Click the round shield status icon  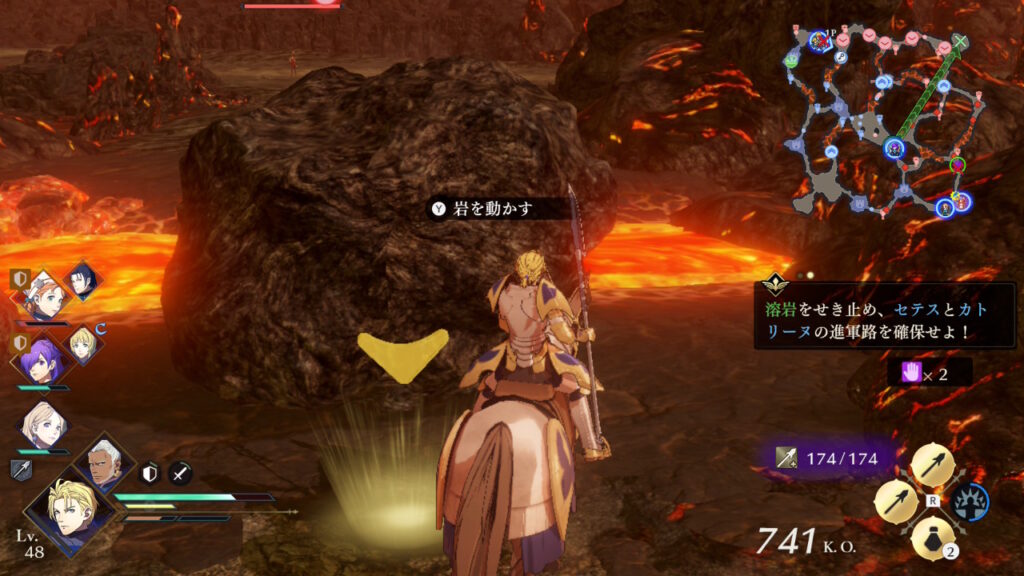(x=149, y=473)
